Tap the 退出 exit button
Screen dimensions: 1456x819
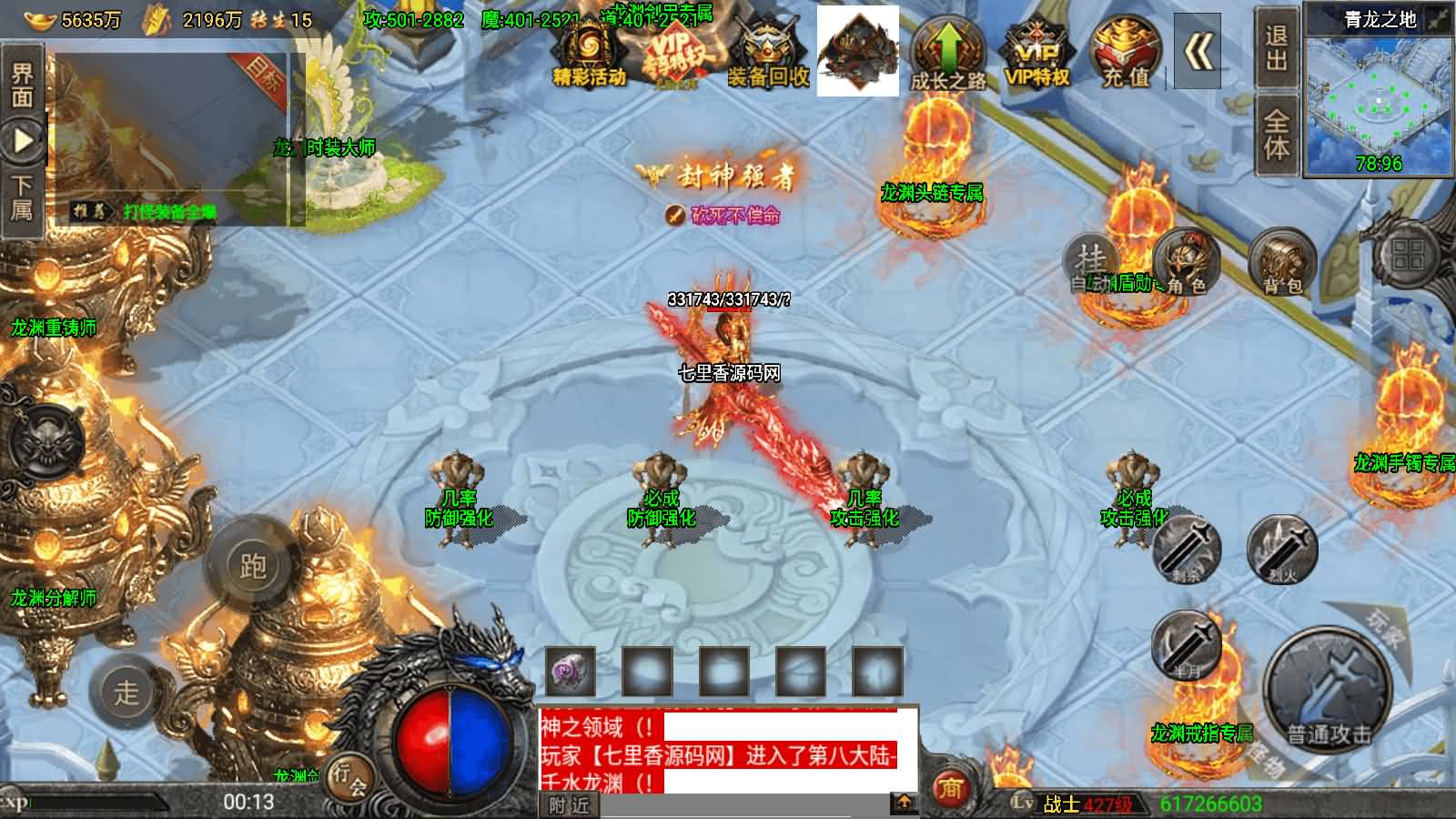tap(1276, 47)
